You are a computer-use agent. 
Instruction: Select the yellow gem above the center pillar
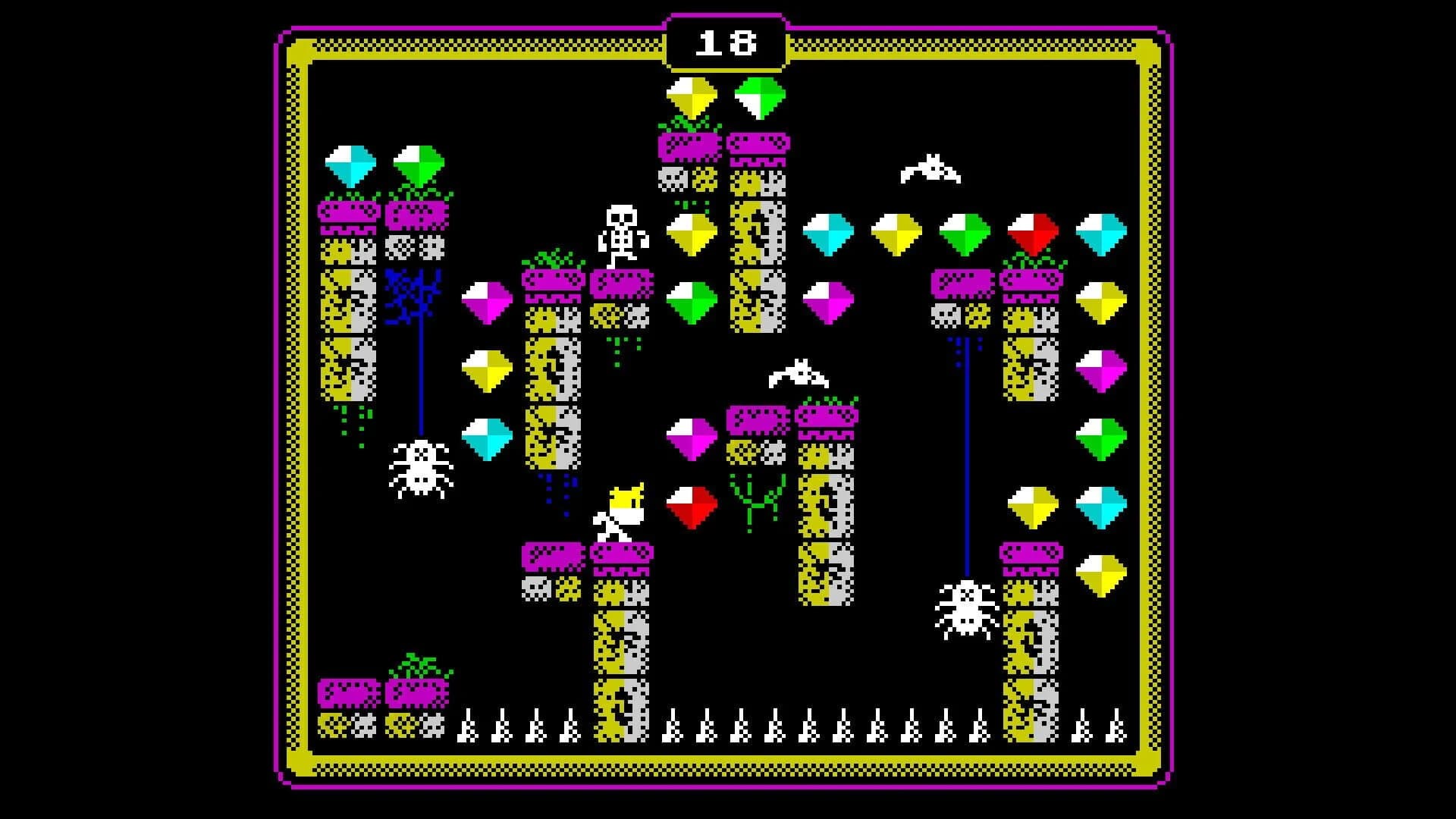(692, 95)
